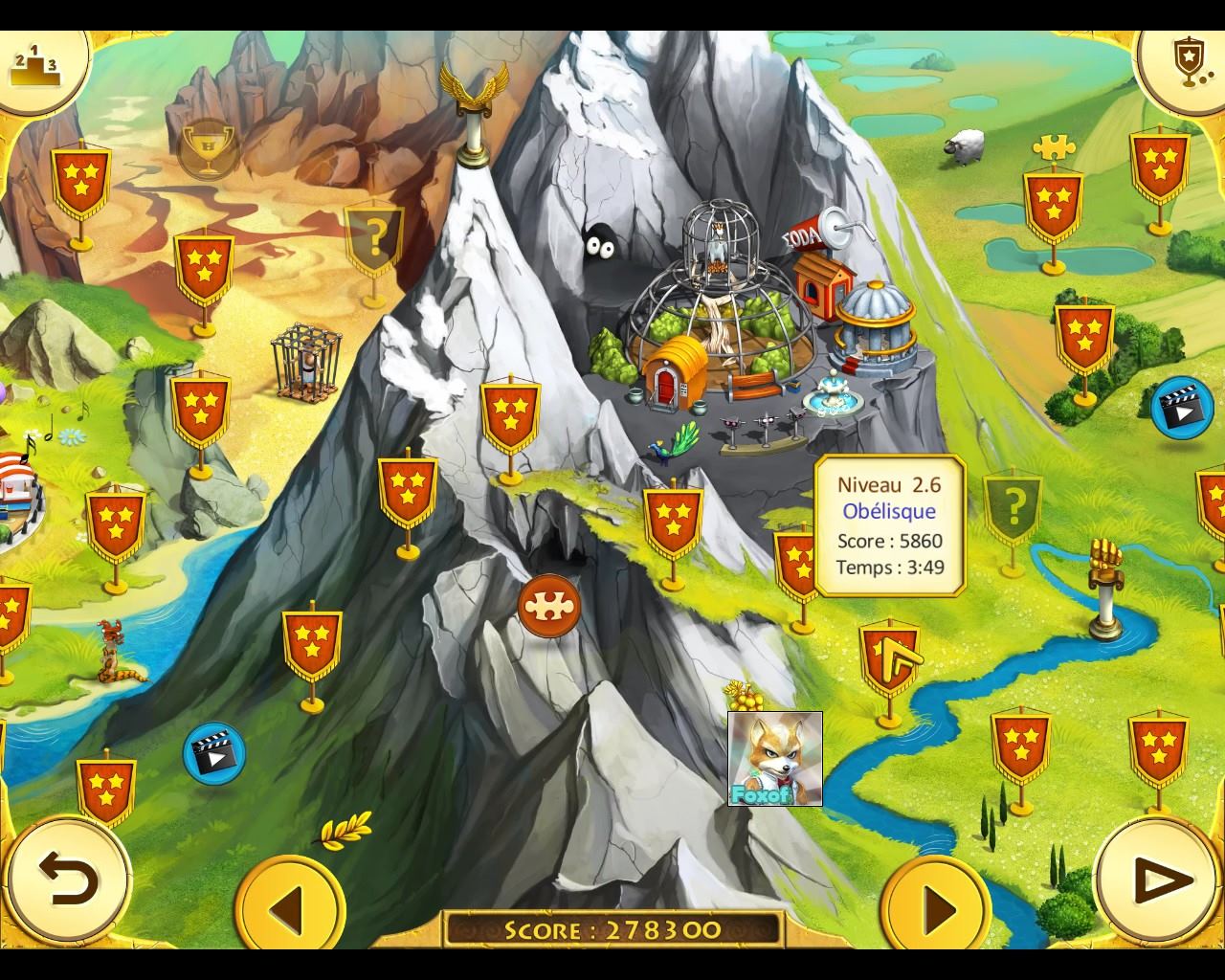The height and width of the screenshot is (980, 1225).
Task: Open the leaderboard podium button
Action: click(x=34, y=63)
